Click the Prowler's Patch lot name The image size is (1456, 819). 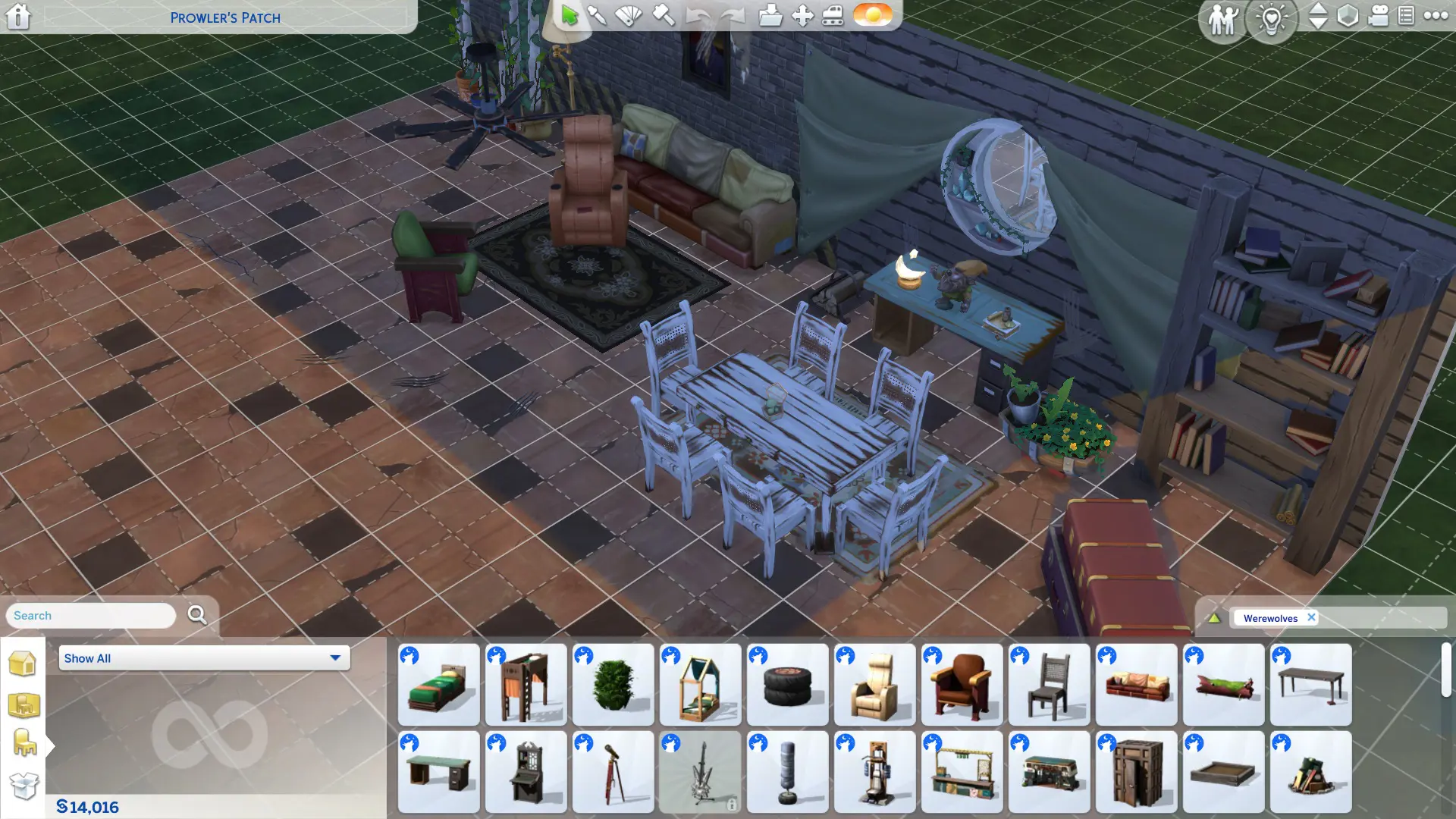[226, 17]
